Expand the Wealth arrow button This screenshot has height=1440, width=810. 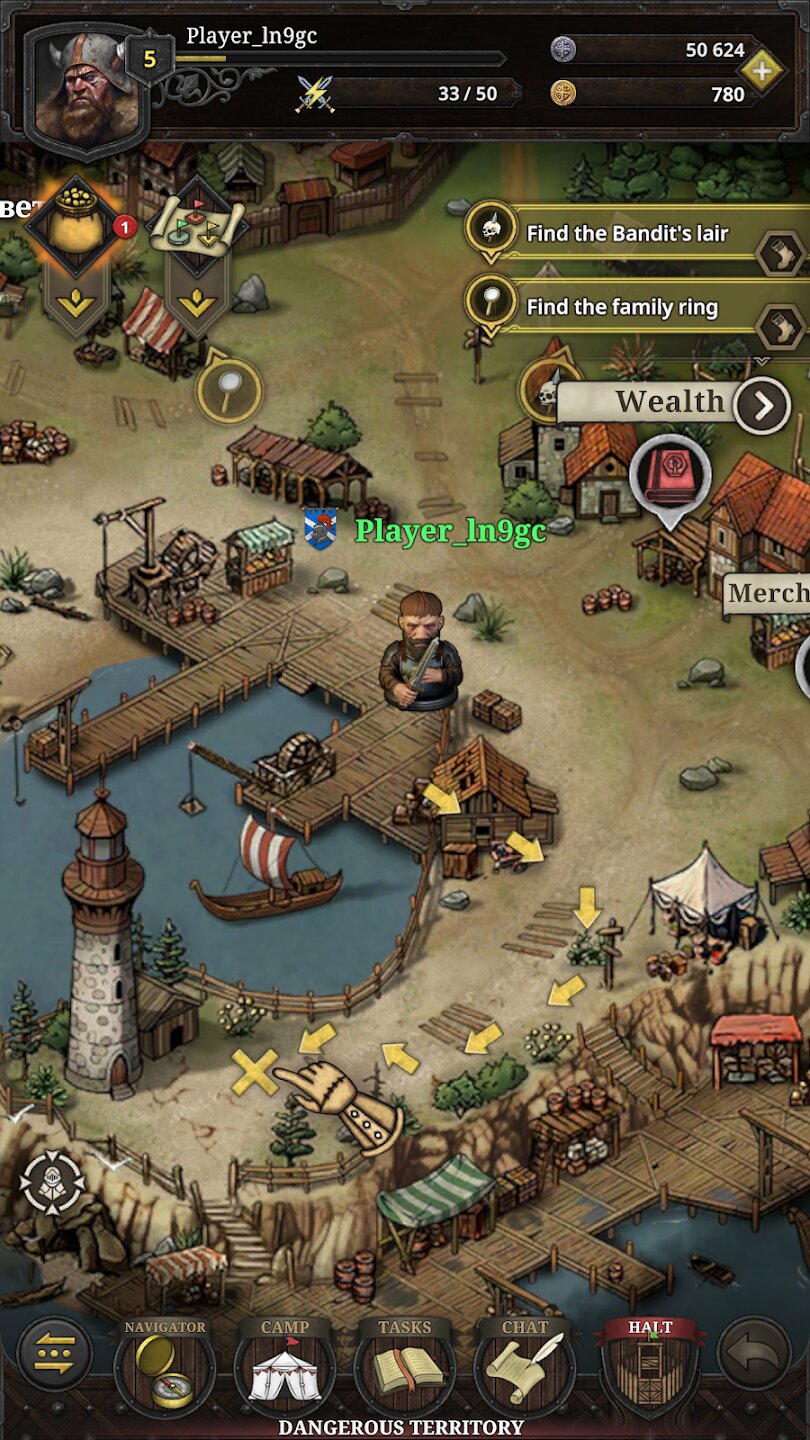click(x=762, y=405)
